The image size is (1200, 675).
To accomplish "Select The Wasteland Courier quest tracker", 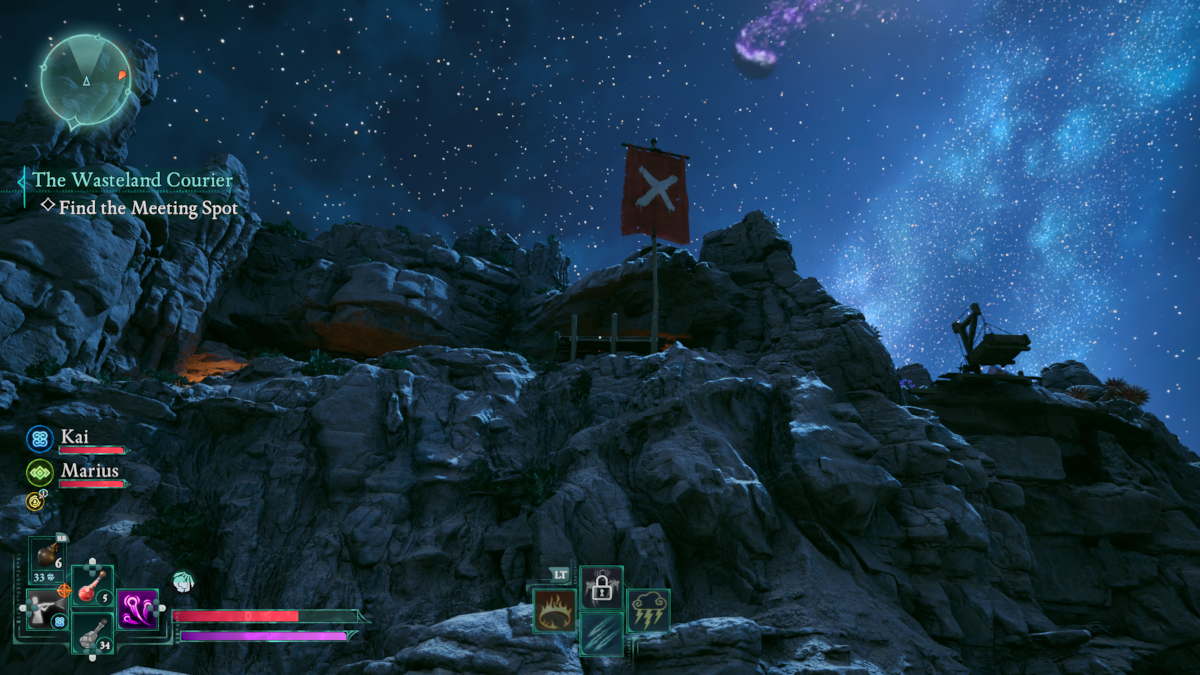I will [132, 180].
